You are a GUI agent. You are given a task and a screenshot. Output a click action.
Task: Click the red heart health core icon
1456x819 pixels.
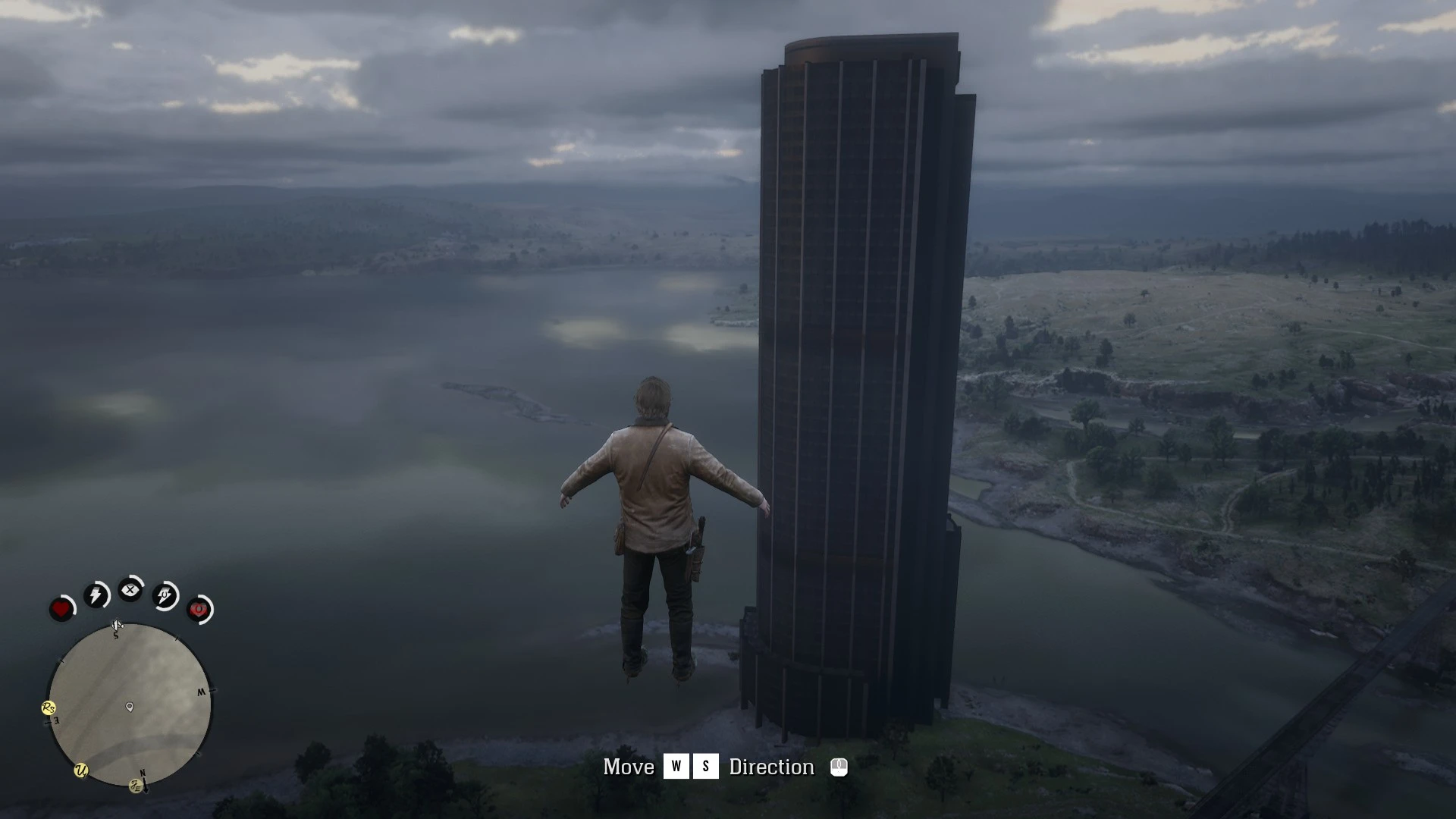click(61, 609)
